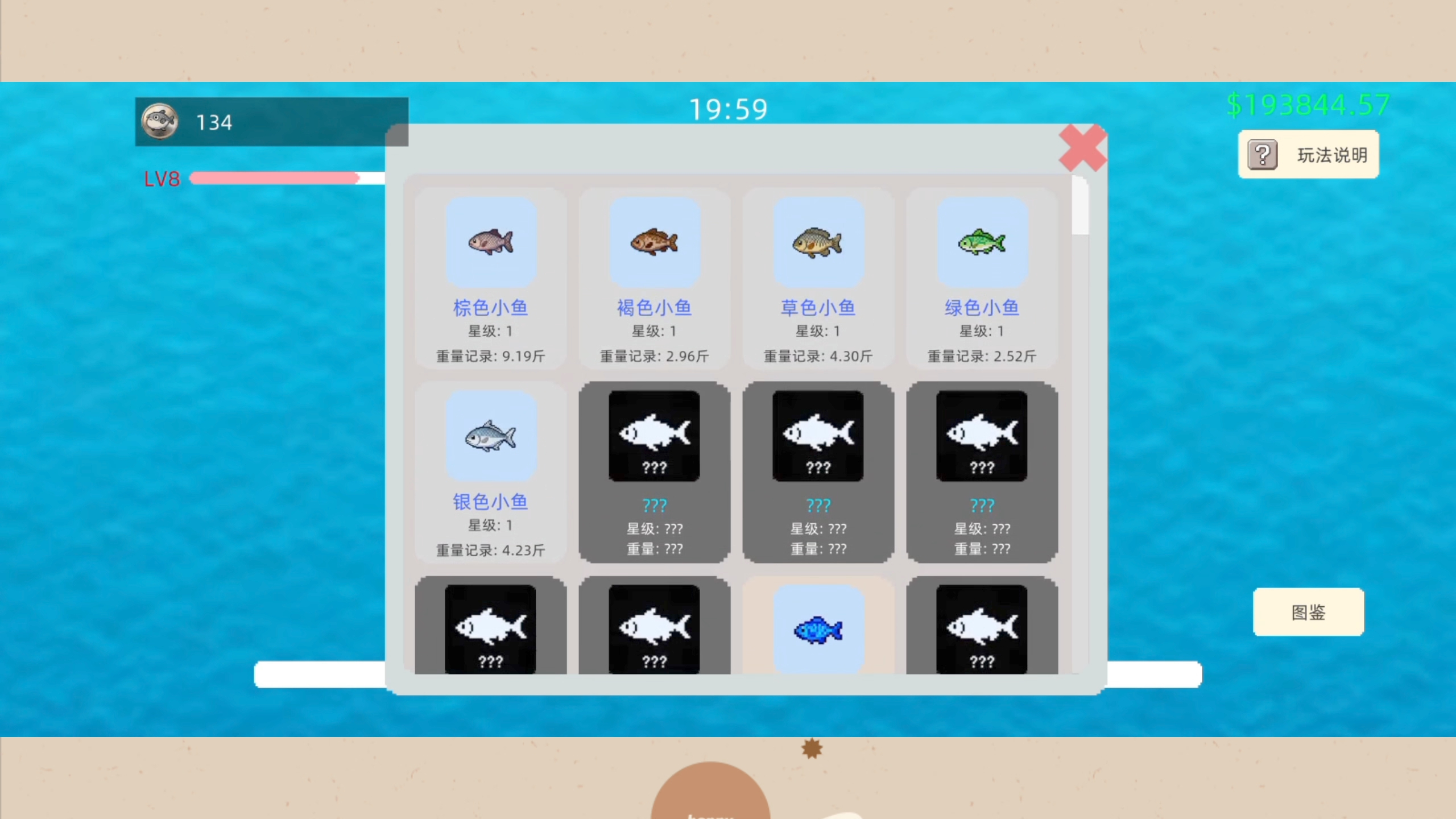Click the third locked ??? fish slot
The height and width of the screenshot is (819, 1456).
(x=982, y=436)
